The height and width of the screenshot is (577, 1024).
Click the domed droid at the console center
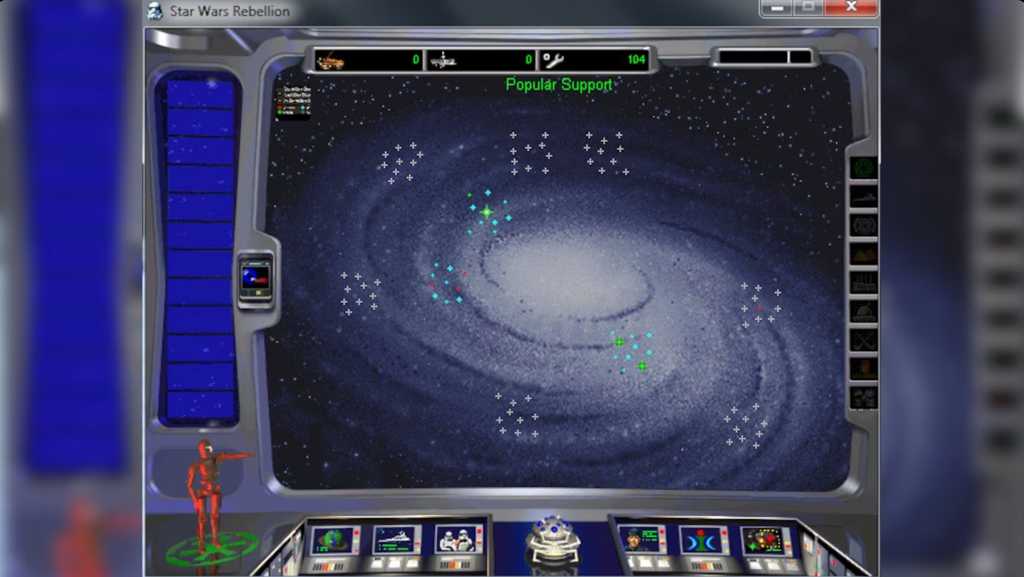(x=553, y=537)
